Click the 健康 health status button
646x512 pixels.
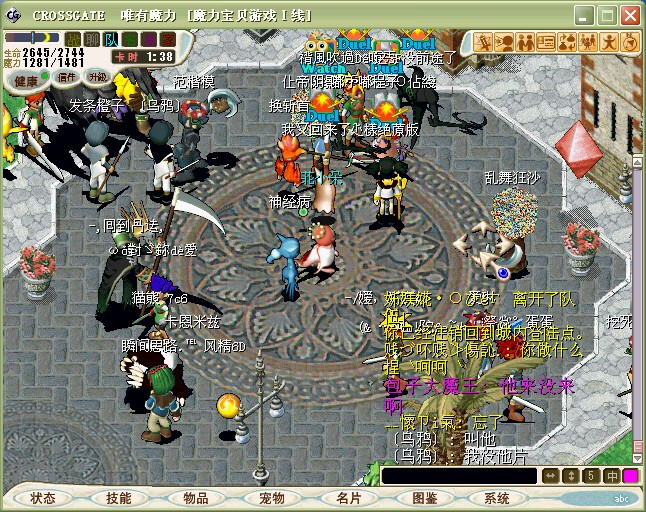tap(27, 79)
